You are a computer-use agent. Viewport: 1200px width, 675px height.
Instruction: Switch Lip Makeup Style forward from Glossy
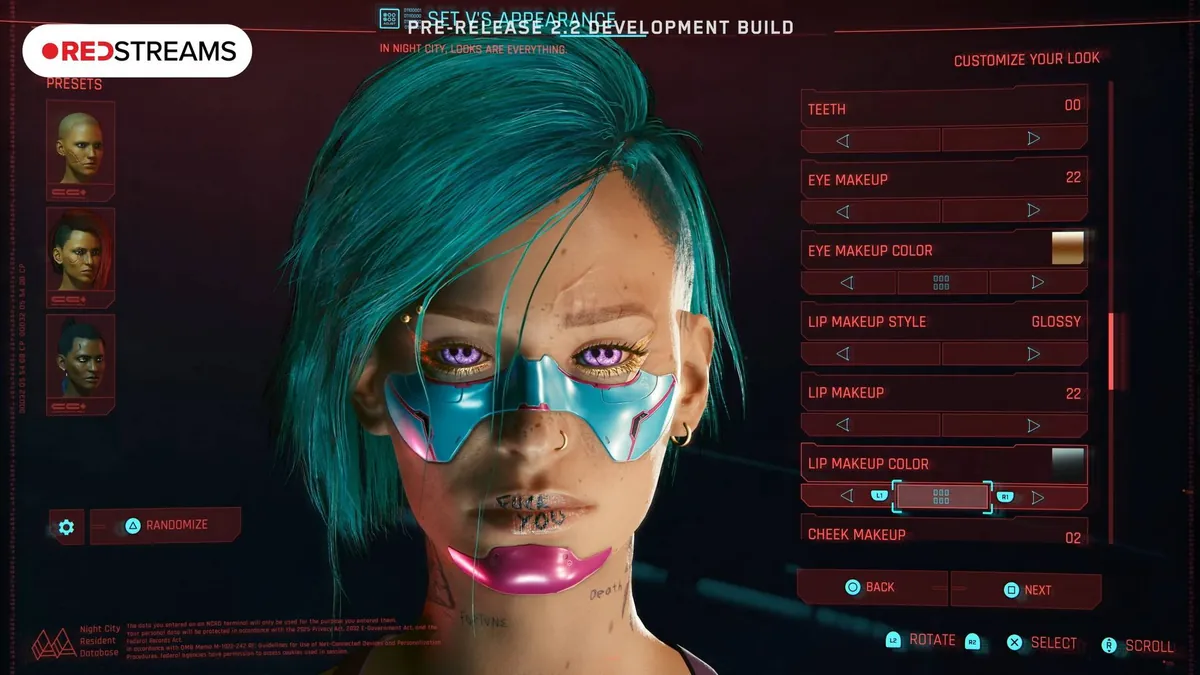pos(1033,354)
